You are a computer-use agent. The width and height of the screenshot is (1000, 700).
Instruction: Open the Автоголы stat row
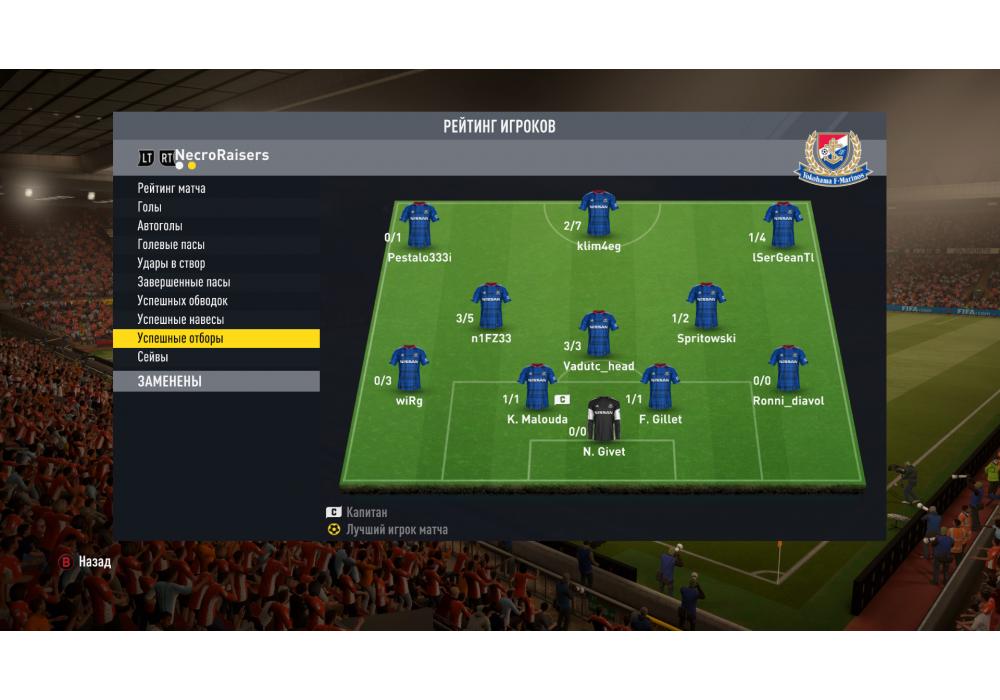pyautogui.click(x=160, y=226)
